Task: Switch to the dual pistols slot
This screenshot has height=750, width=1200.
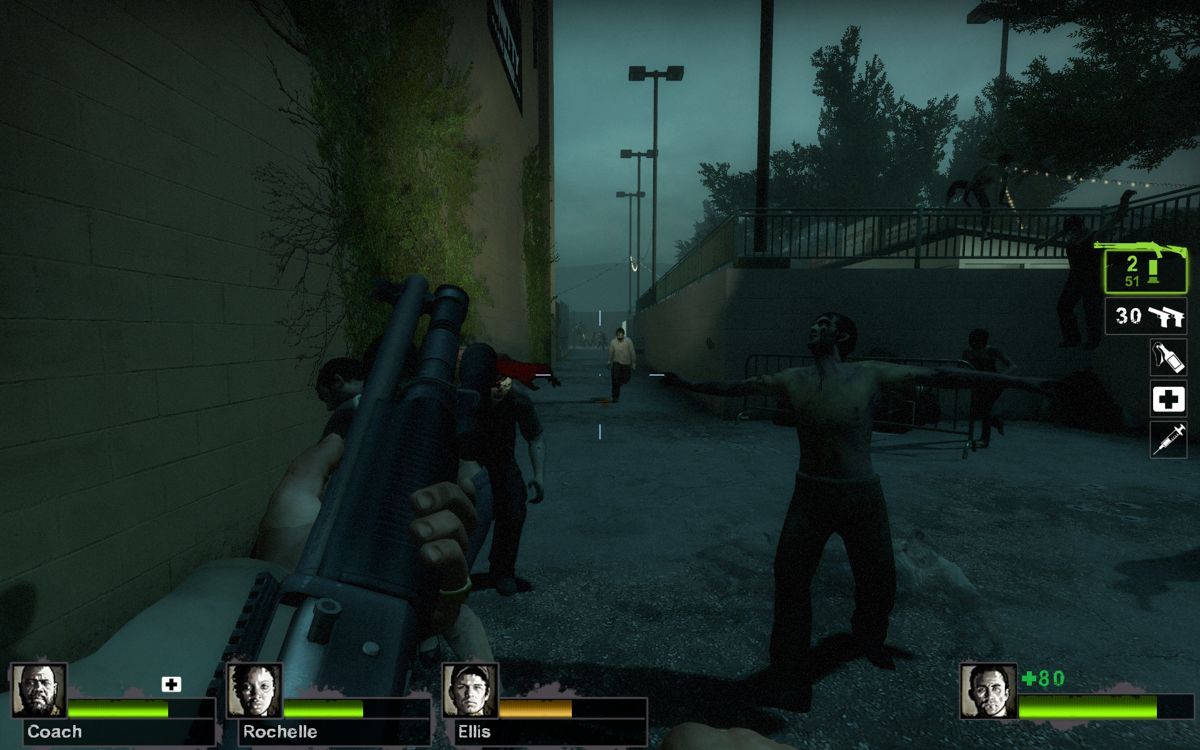Action: click(x=1145, y=316)
